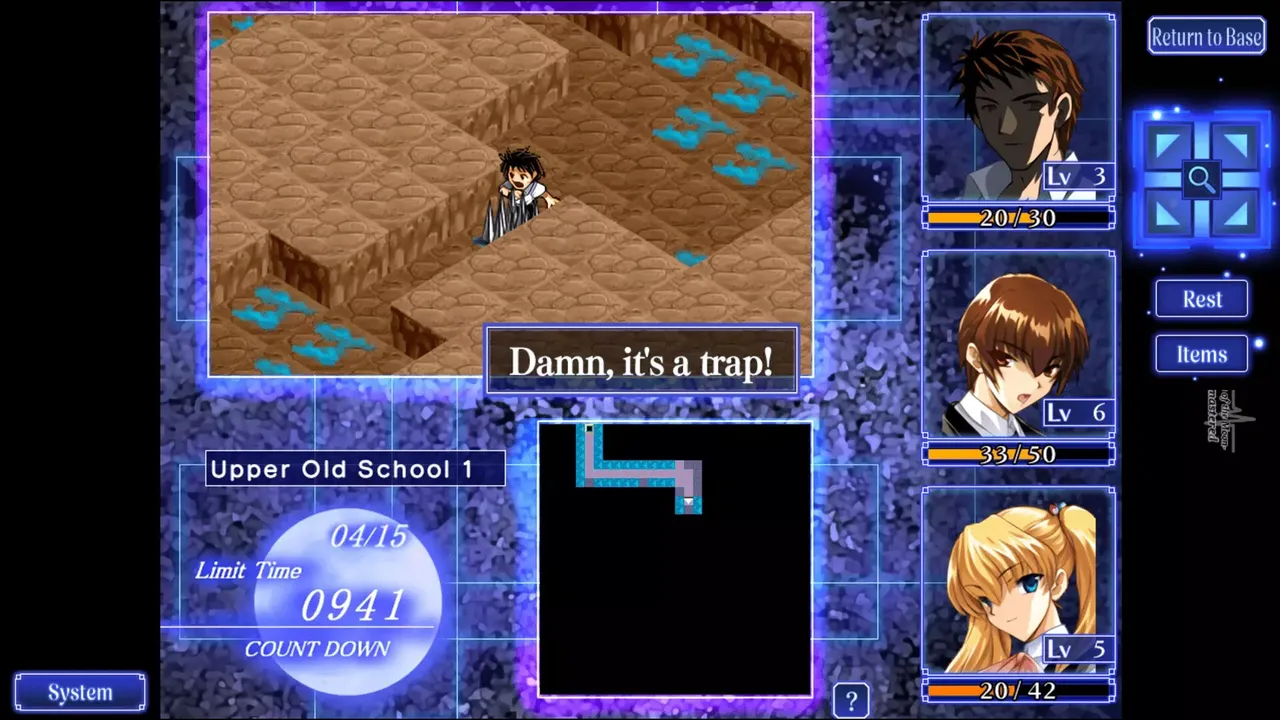The image size is (1280, 720).
Task: Click the Rest button
Action: click(x=1201, y=299)
